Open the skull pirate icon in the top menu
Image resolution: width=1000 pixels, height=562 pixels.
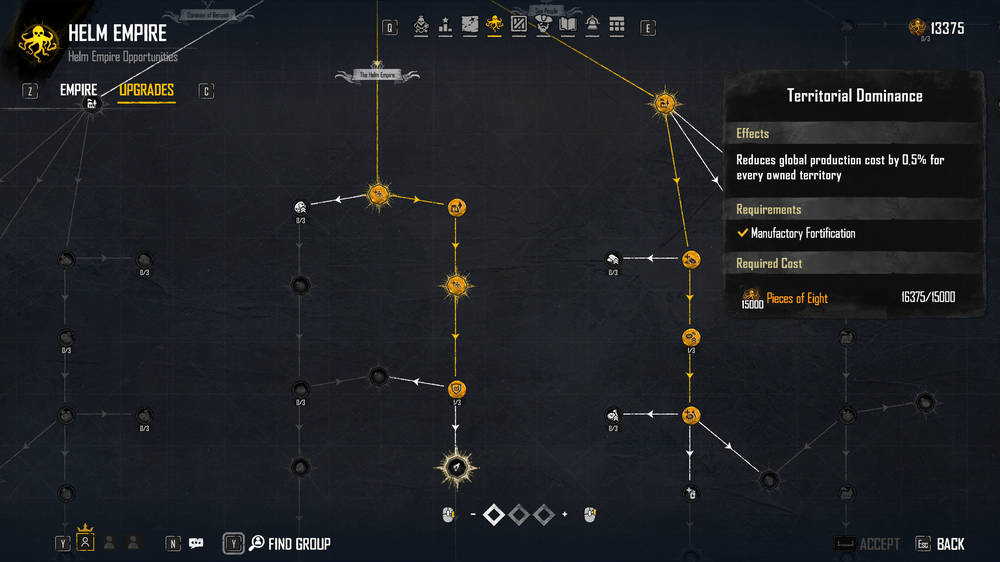pos(421,25)
